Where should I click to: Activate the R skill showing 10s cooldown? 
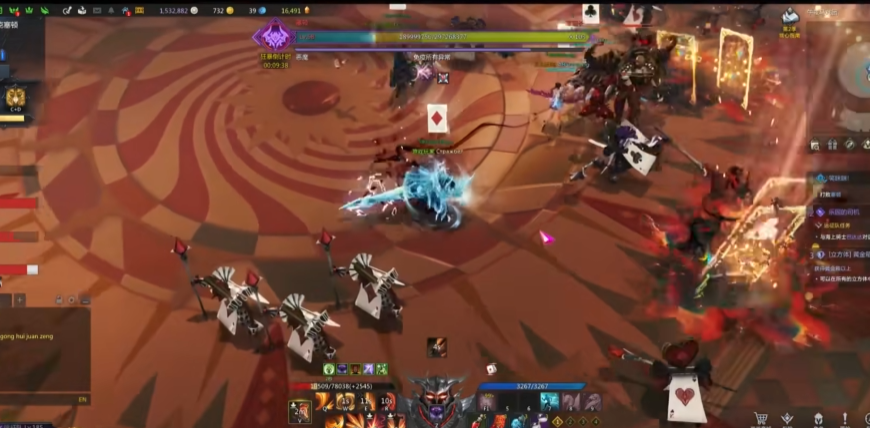[387, 402]
